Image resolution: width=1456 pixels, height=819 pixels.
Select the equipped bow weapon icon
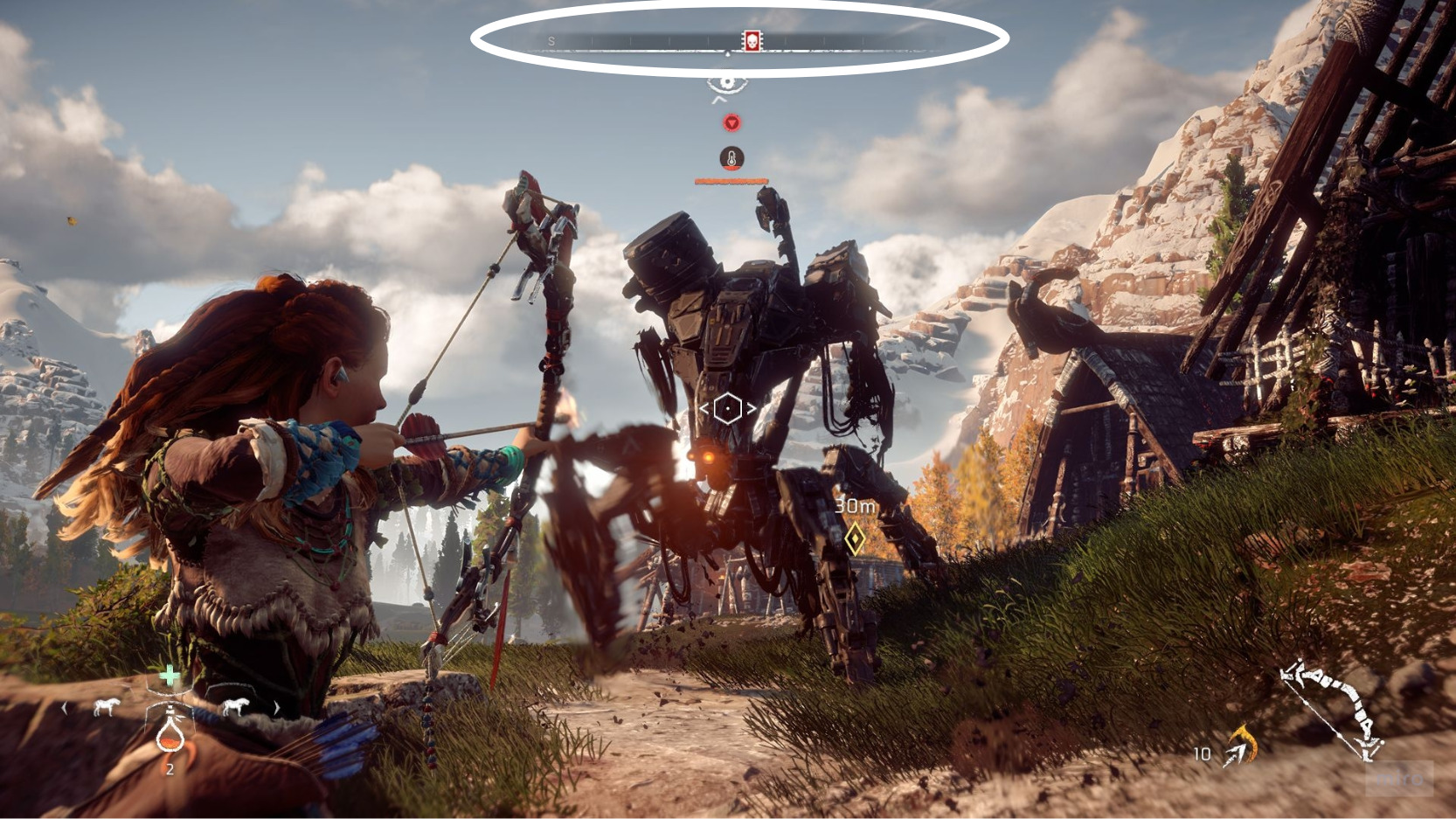coord(1330,708)
